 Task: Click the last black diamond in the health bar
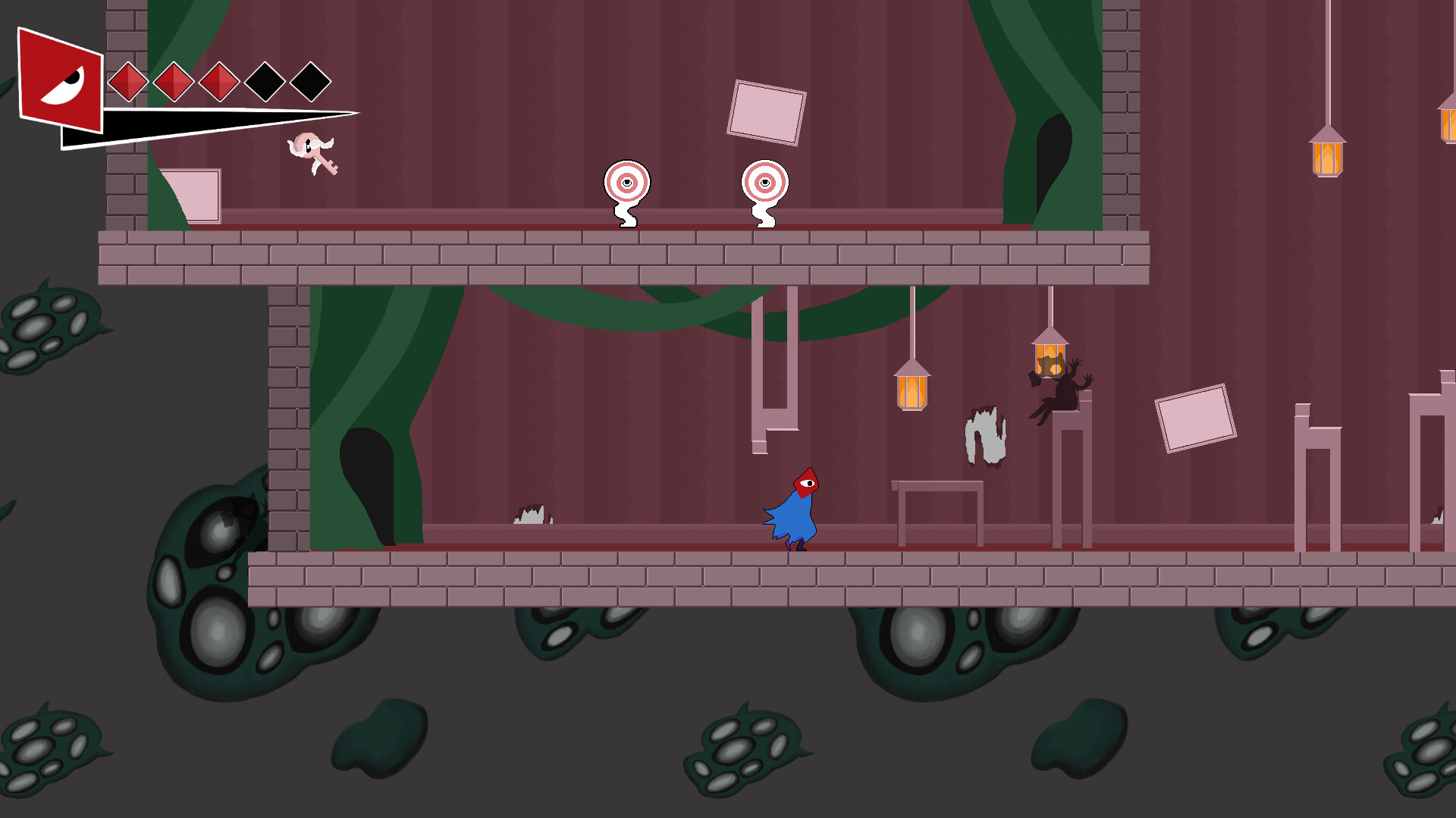[311, 81]
